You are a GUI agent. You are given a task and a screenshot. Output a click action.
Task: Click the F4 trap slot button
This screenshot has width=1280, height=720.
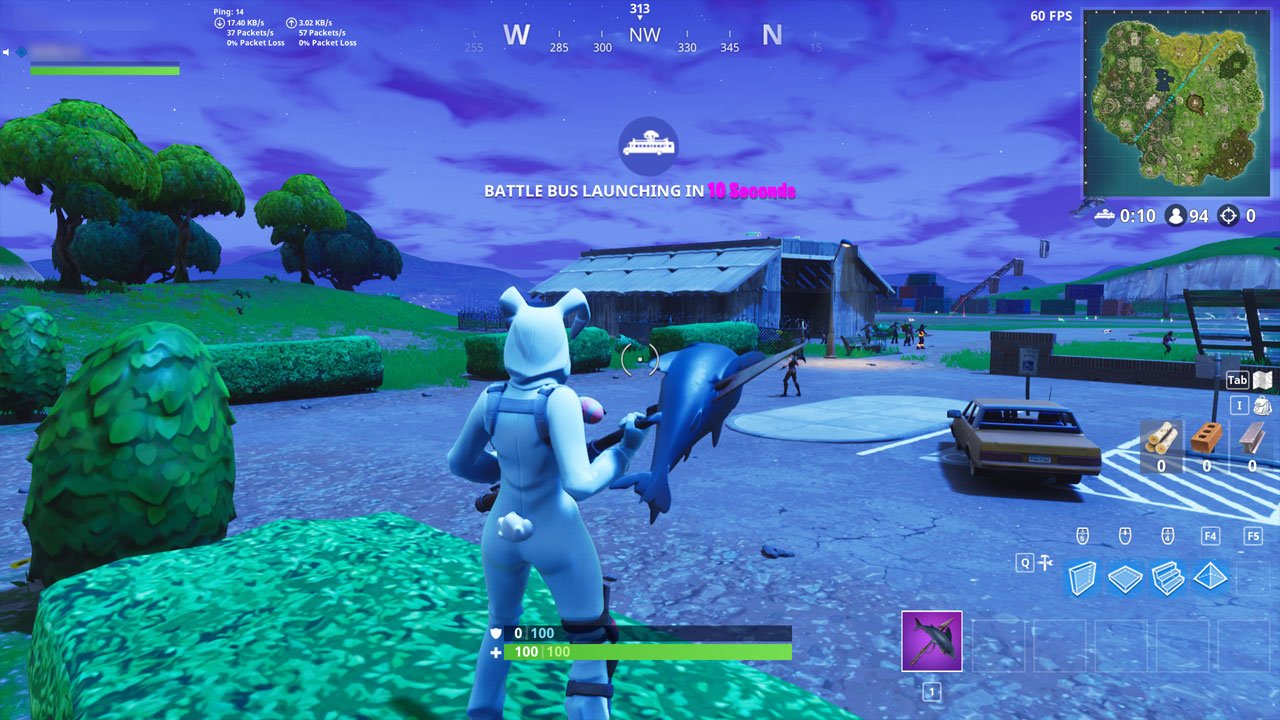tap(1210, 536)
